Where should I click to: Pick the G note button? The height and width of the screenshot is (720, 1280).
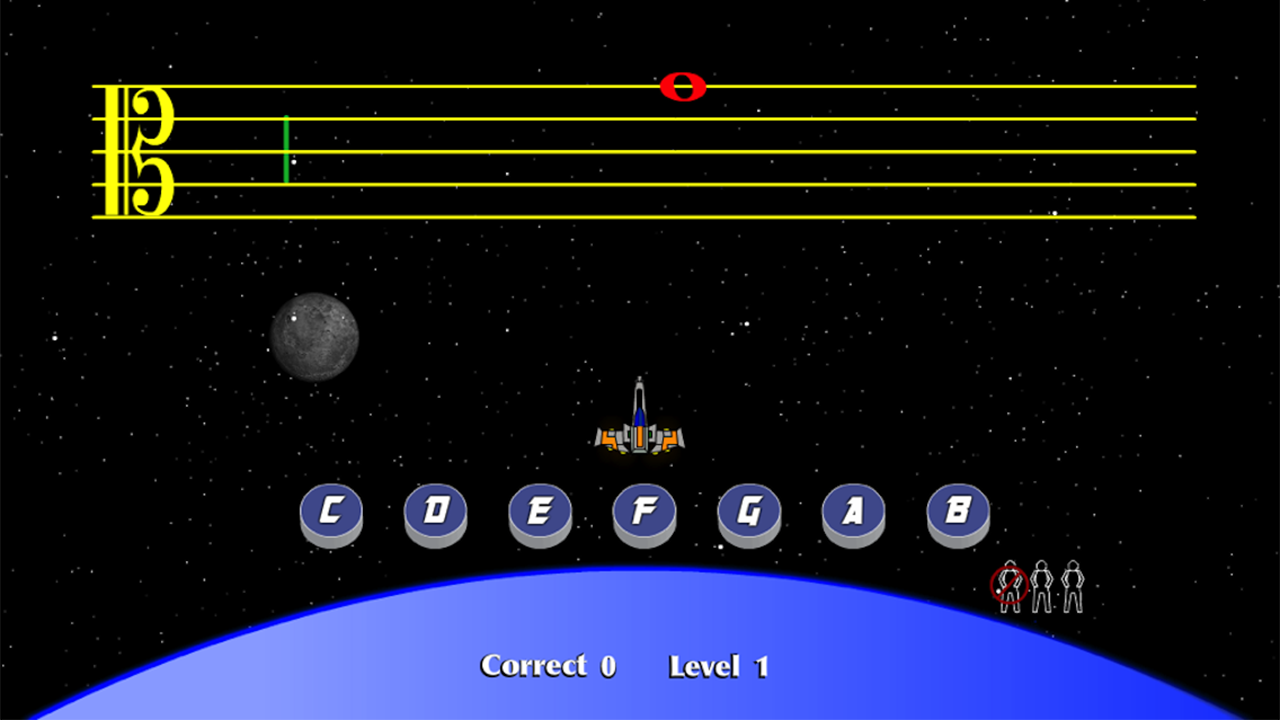point(749,512)
